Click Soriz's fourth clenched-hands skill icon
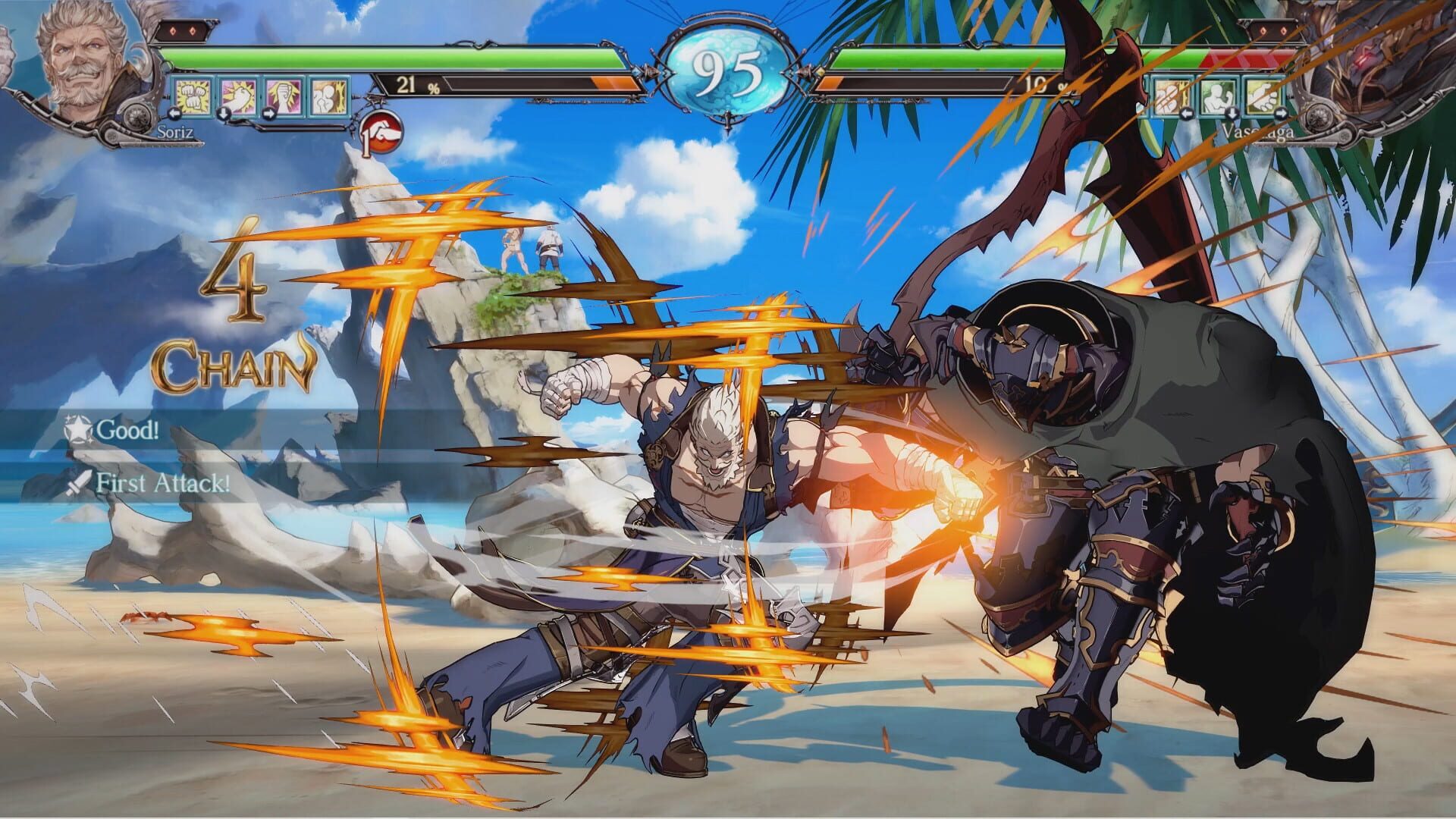This screenshot has height=819, width=1456. [328, 95]
